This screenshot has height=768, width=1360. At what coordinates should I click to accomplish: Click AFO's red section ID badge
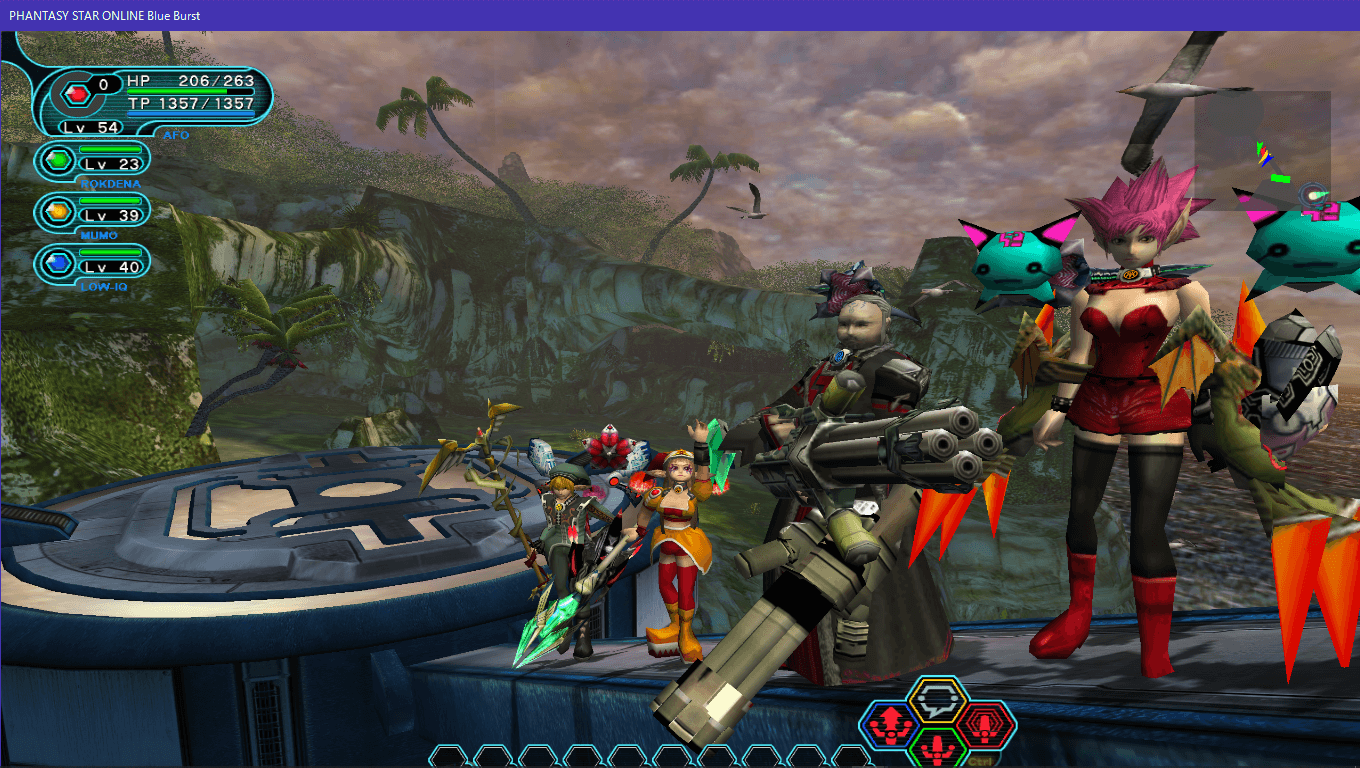coord(76,94)
